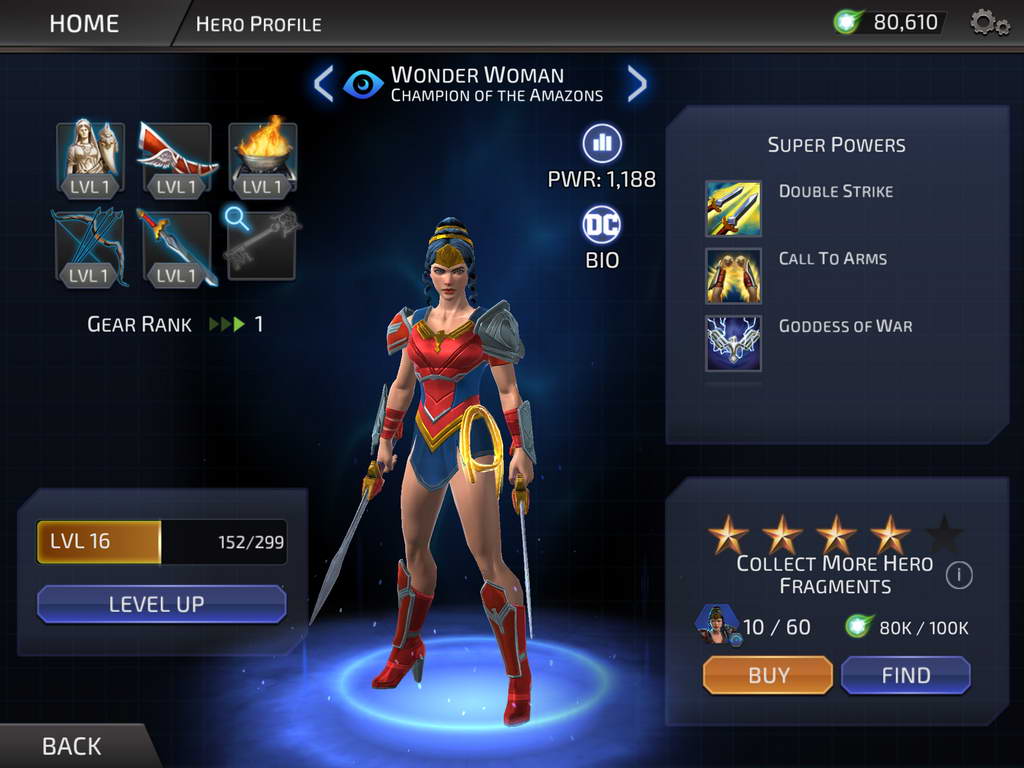View the Call To Arms super power
This screenshot has width=1024, height=768.
[733, 275]
